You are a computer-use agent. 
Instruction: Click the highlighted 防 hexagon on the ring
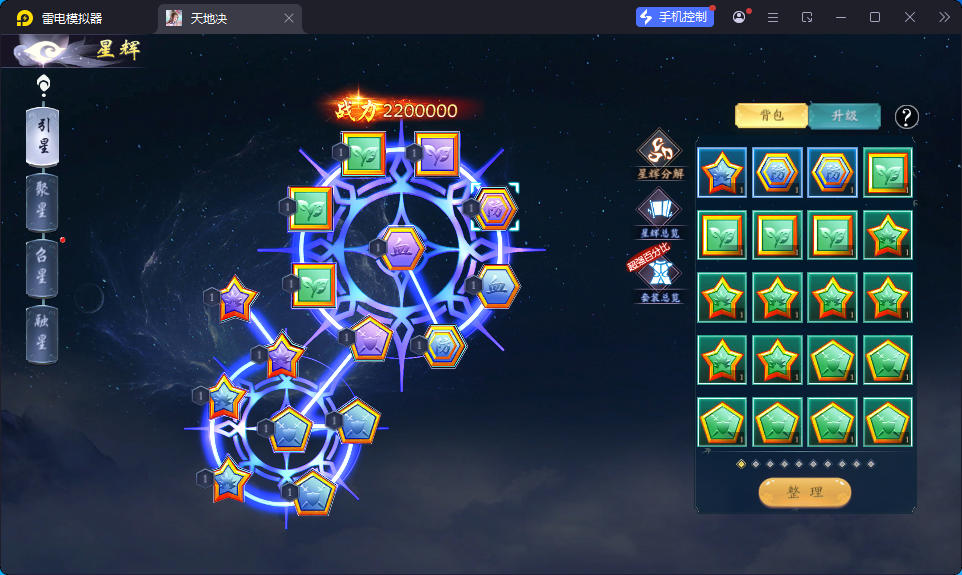click(x=494, y=209)
